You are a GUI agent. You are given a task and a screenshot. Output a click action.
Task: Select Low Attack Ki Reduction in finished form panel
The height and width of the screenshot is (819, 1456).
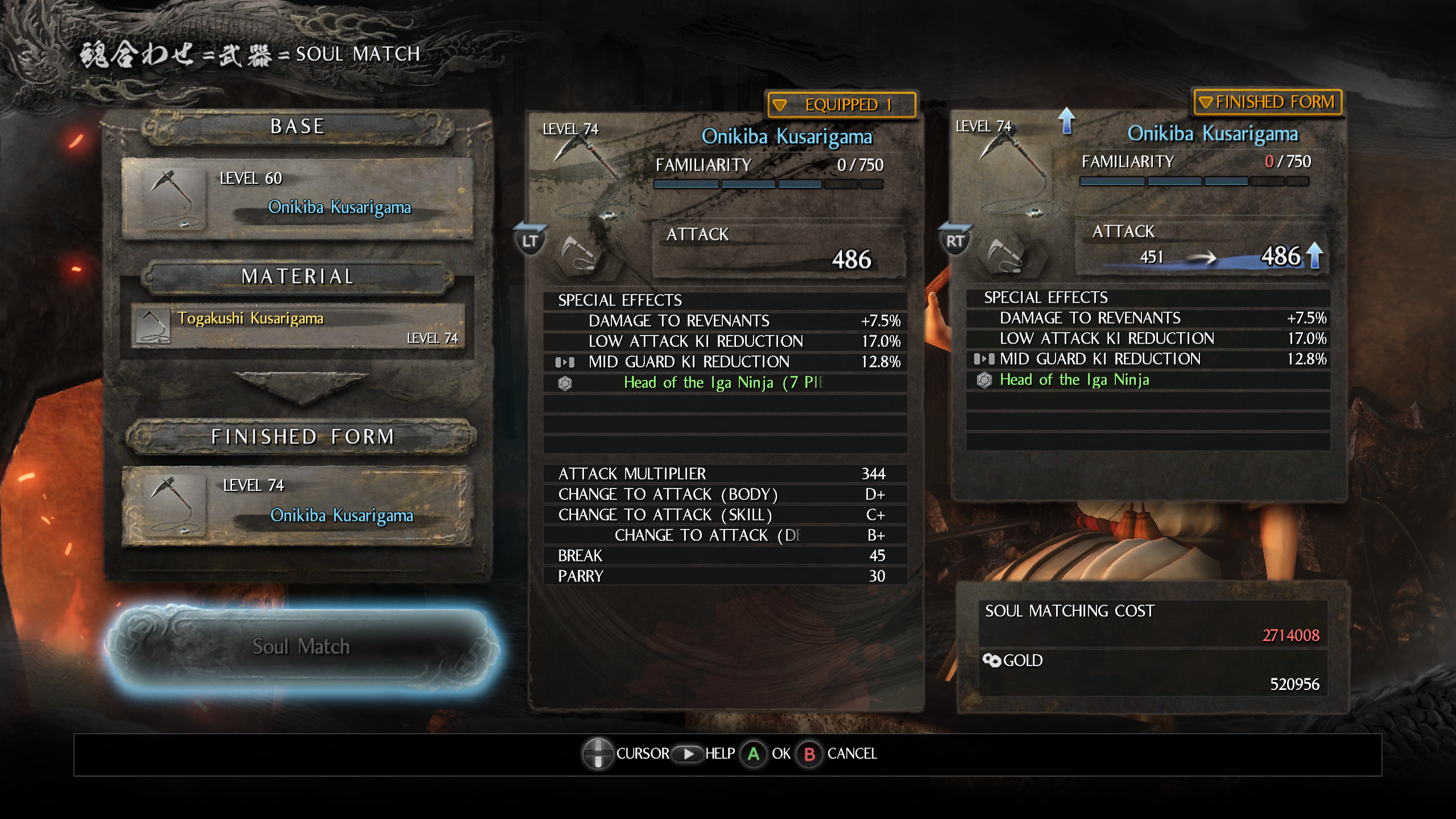coord(1148,339)
